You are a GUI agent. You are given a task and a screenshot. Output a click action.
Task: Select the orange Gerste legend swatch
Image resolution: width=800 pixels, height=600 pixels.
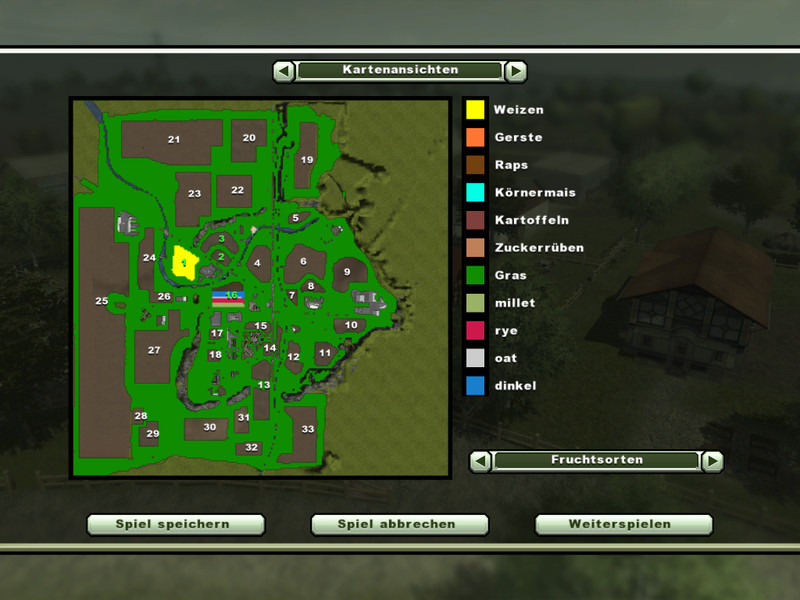[475, 137]
